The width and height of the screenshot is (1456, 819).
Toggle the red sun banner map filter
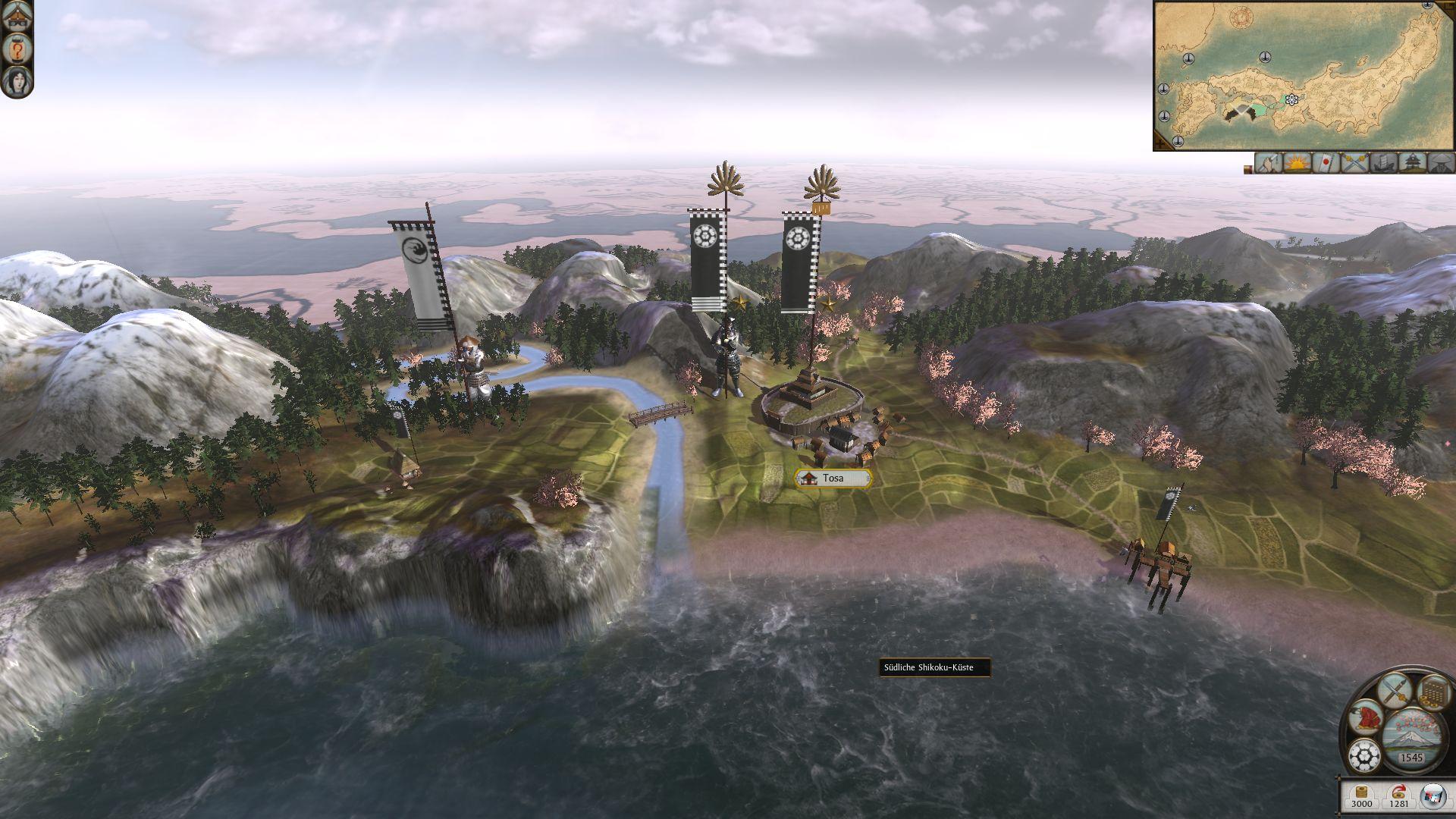(1326, 163)
